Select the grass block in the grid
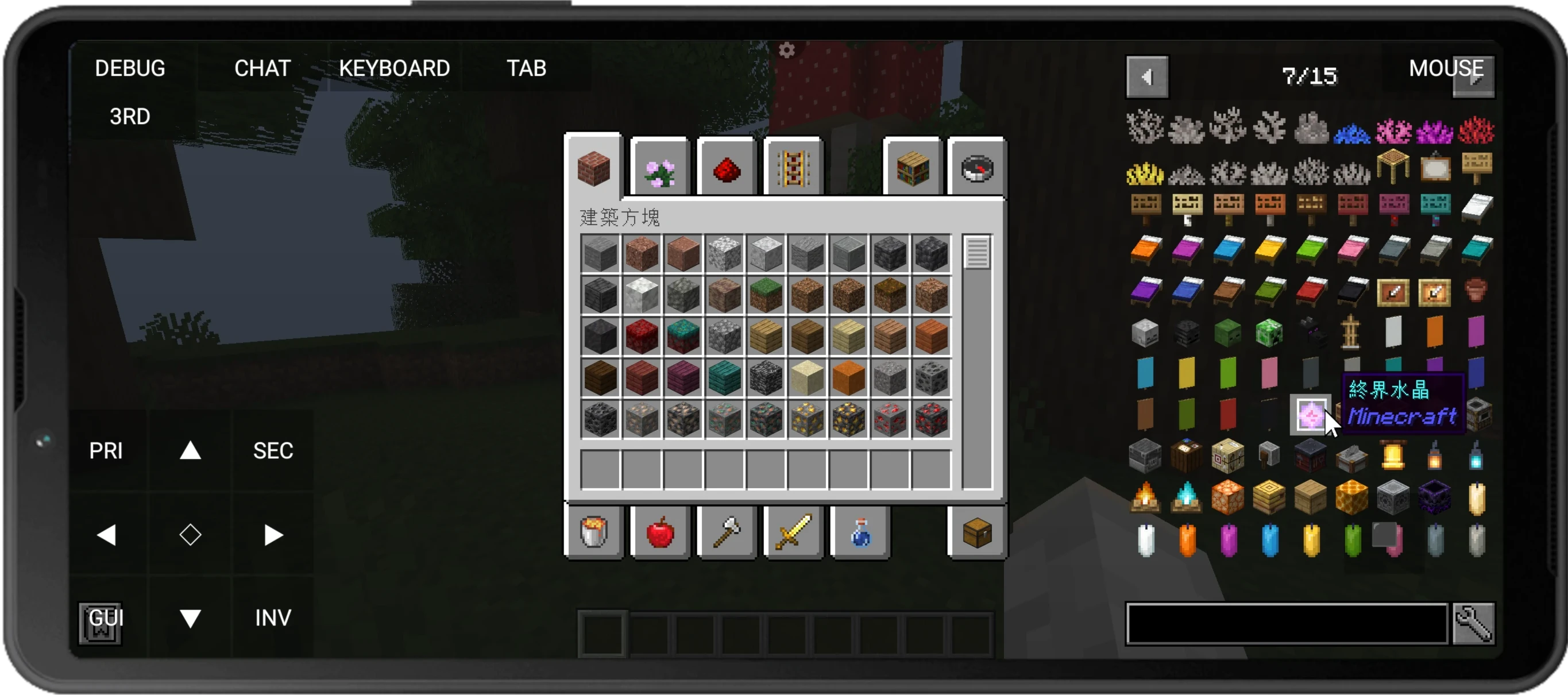This screenshot has width=1568, height=695. click(x=766, y=295)
